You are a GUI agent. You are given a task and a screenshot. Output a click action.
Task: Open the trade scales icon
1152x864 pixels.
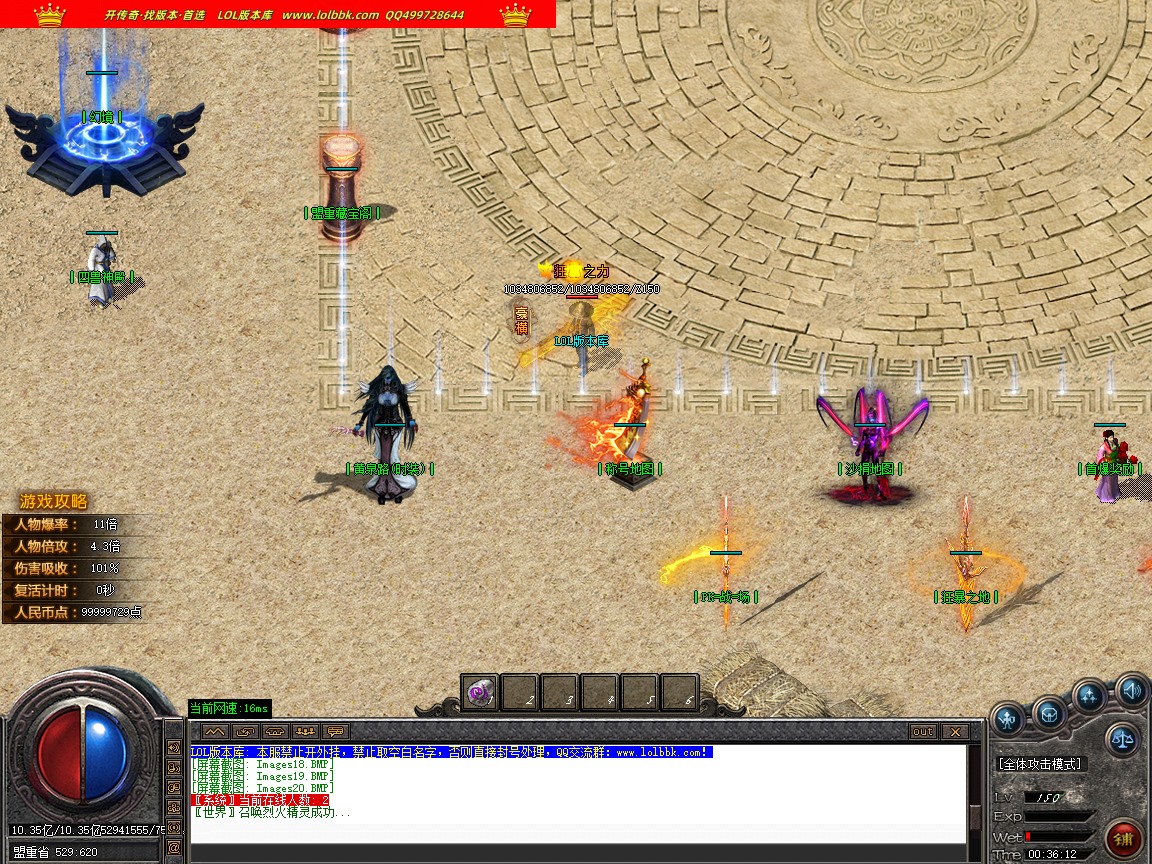1124,741
